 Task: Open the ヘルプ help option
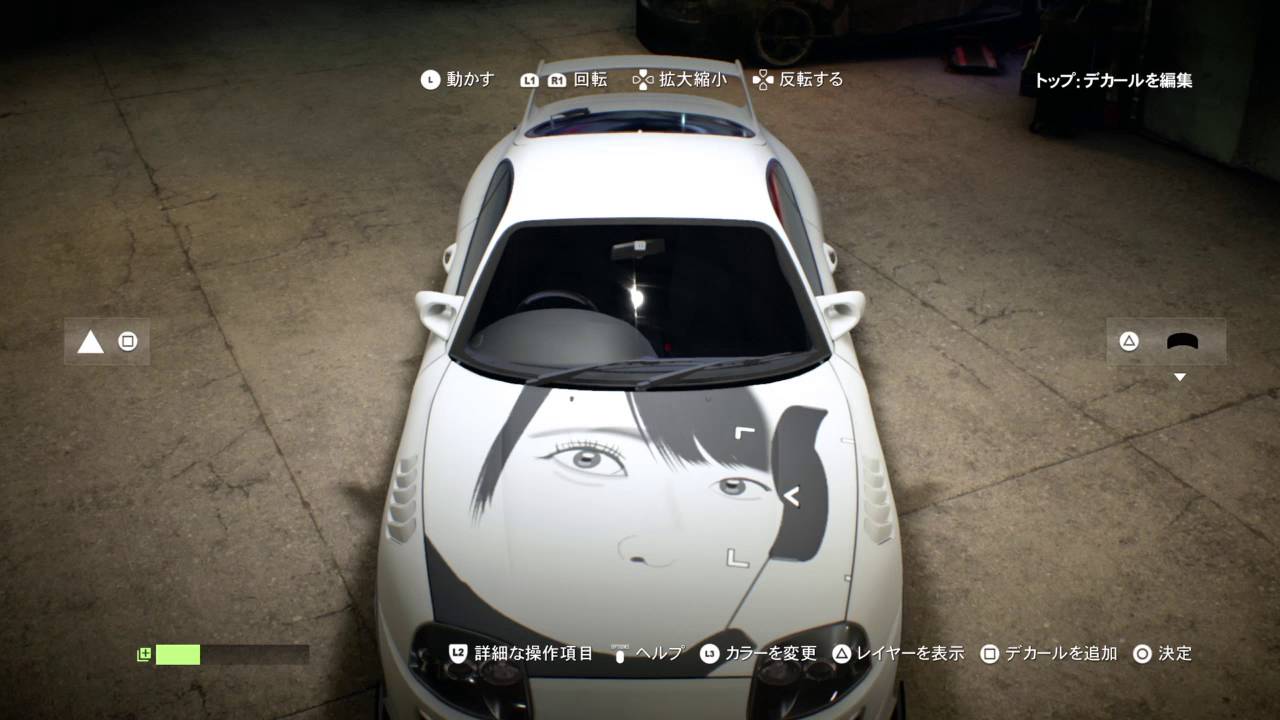click(x=659, y=653)
